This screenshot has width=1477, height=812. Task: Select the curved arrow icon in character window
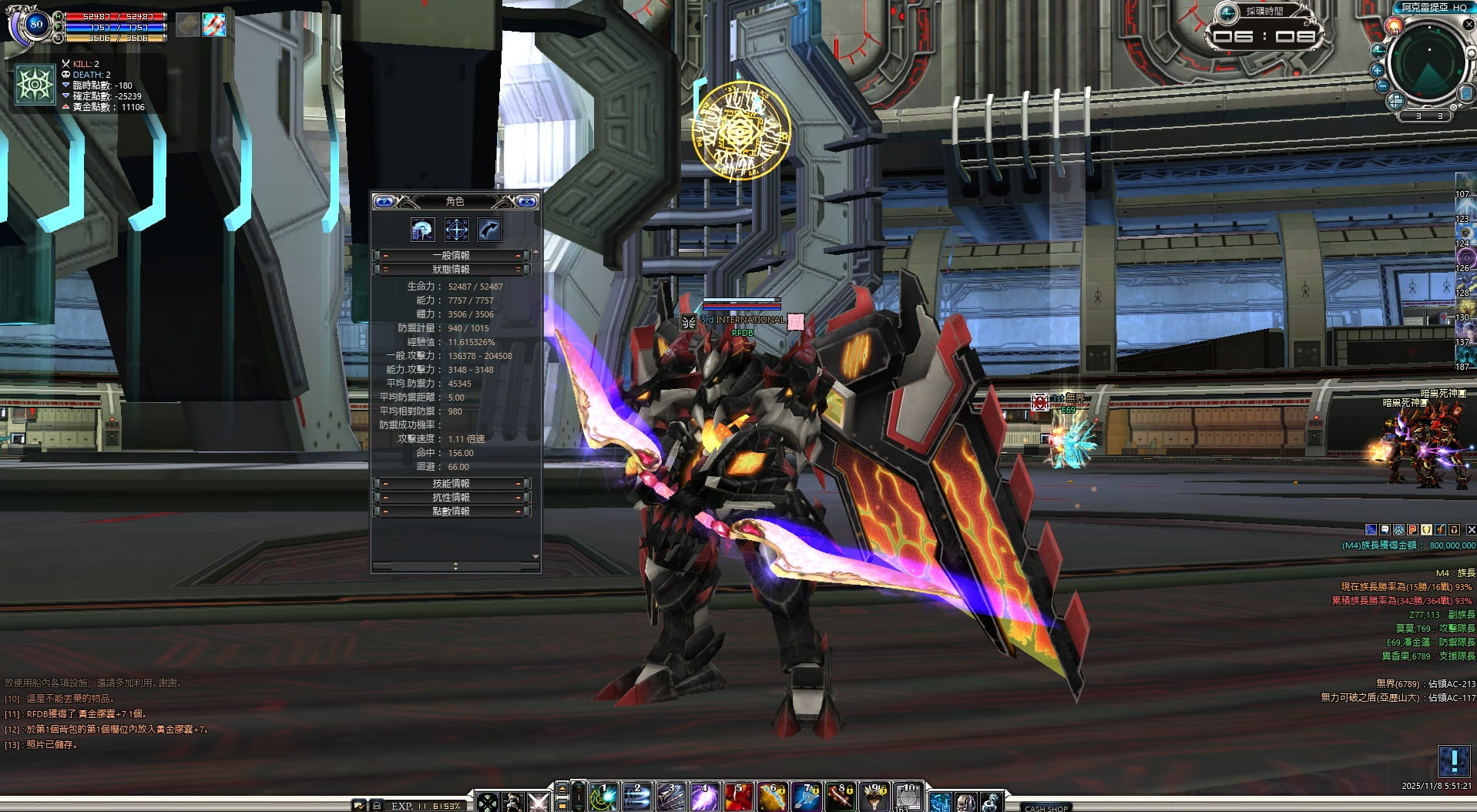[x=489, y=230]
